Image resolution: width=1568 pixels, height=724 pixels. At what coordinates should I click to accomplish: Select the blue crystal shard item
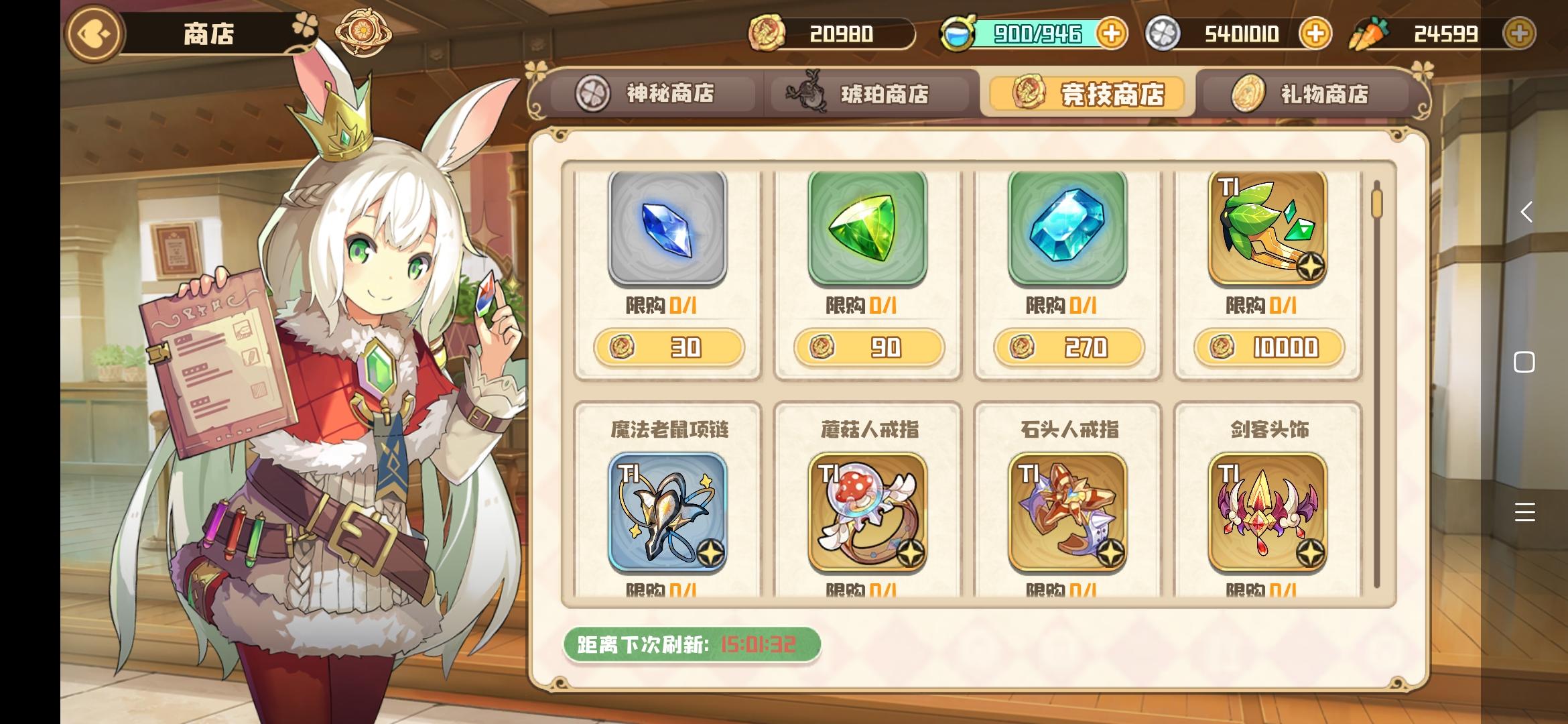668,228
